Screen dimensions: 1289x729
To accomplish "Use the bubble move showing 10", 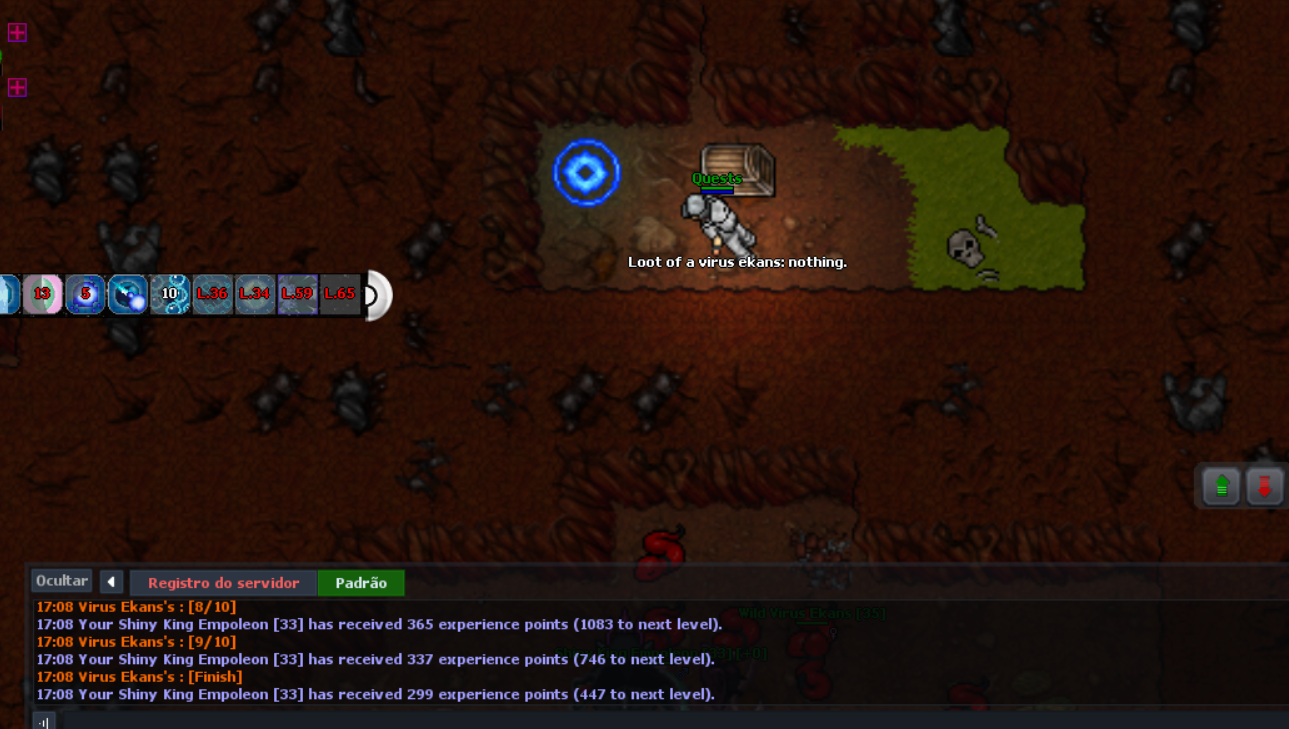I will click(x=170, y=295).
